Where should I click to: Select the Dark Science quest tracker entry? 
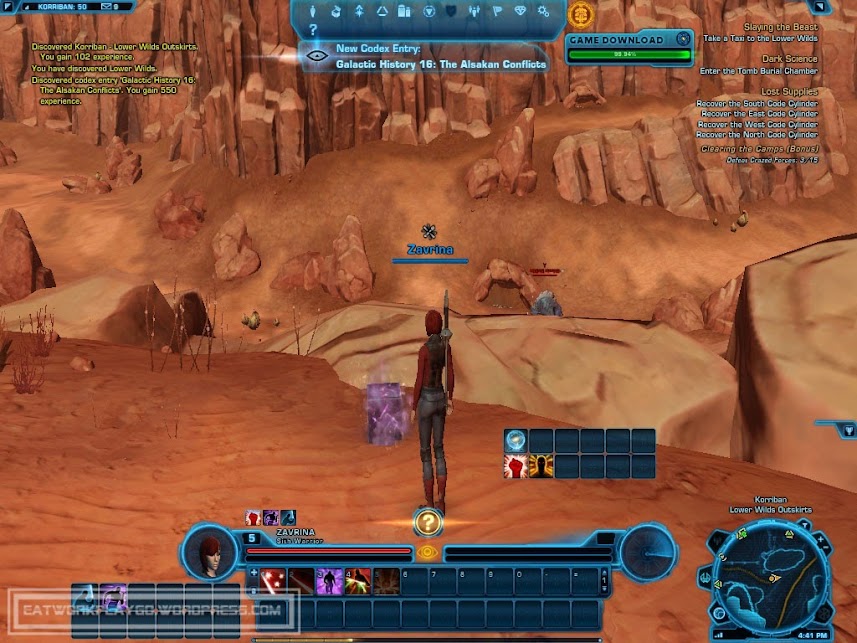point(788,59)
